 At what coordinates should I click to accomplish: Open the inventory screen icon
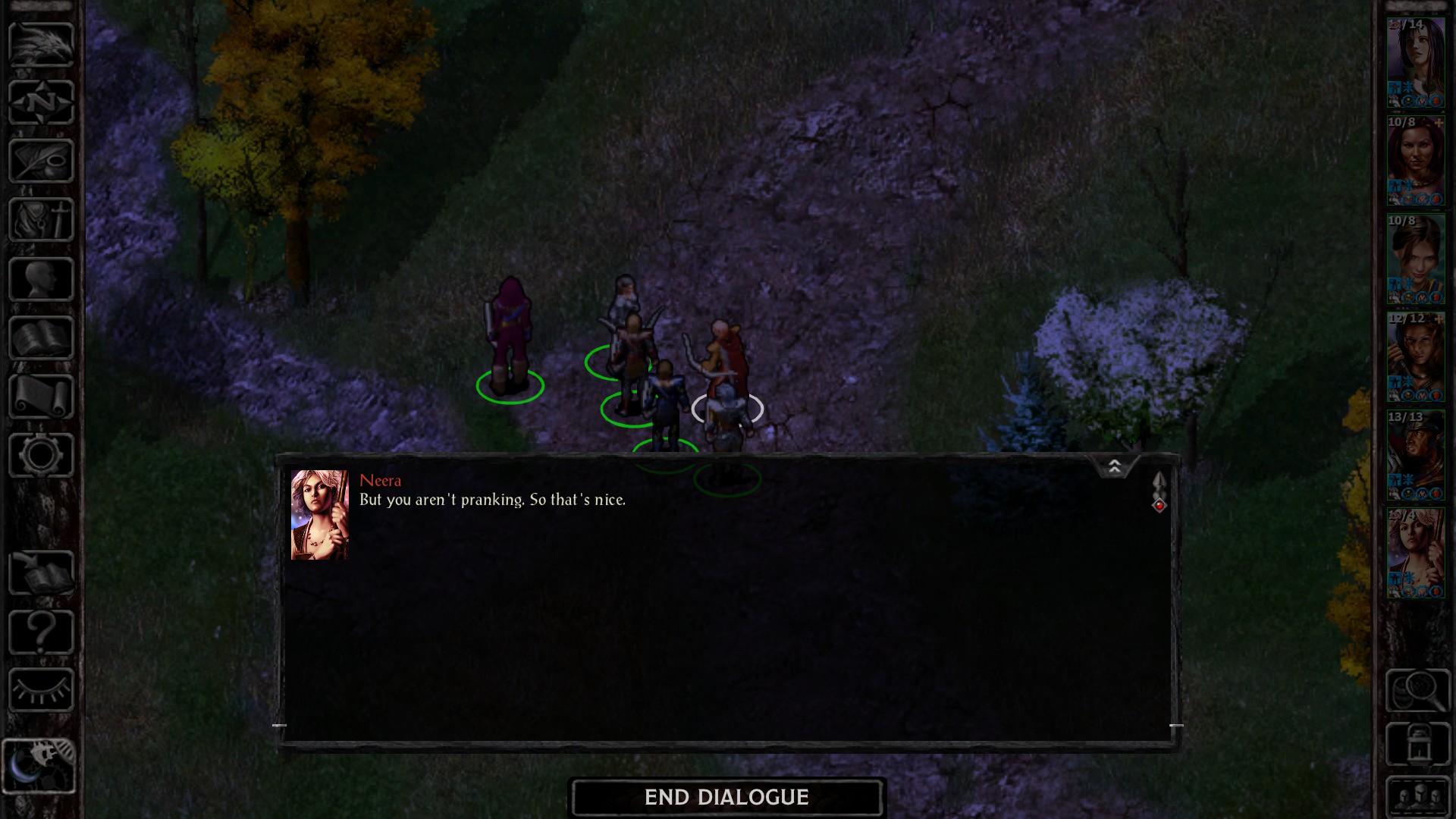[42, 220]
